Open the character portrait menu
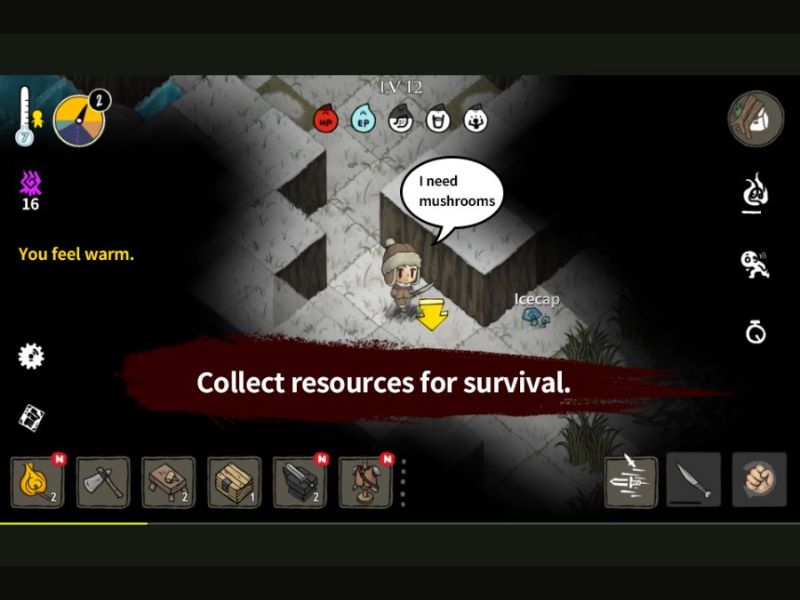This screenshot has height=600, width=800. coord(755,119)
